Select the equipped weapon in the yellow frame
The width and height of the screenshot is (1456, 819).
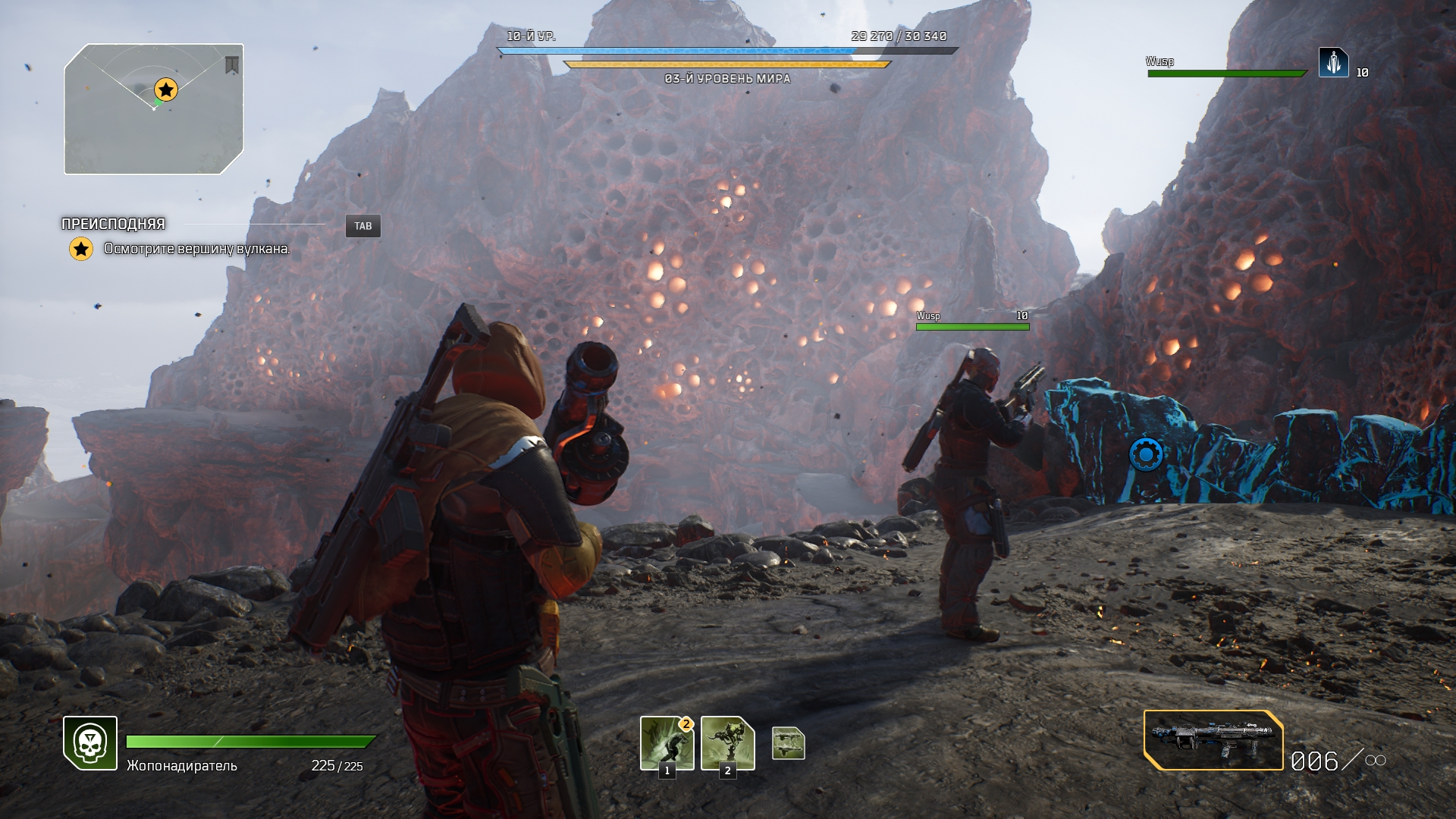coord(1213,740)
